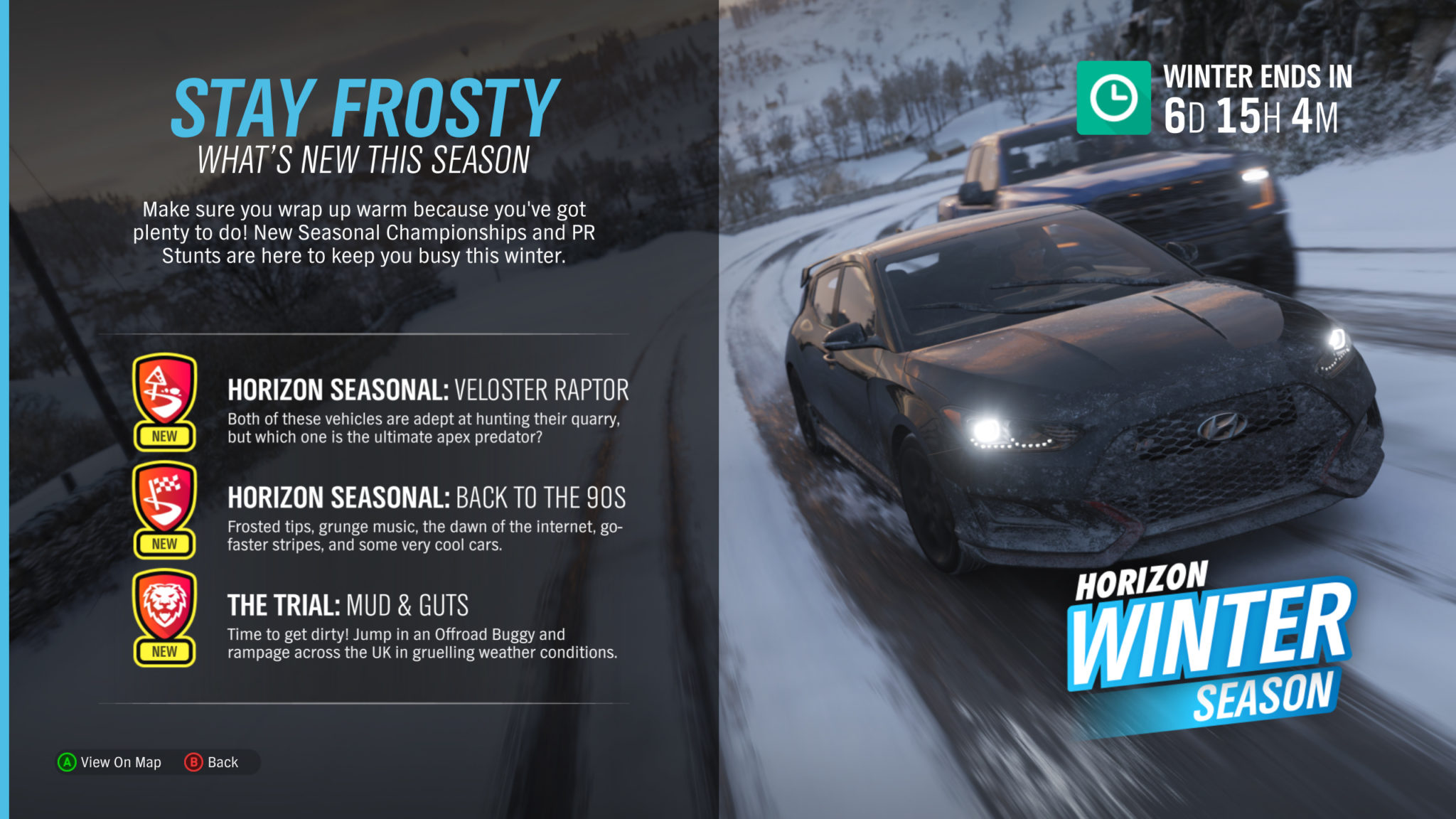The width and height of the screenshot is (1456, 819).
Task: Toggle the NEW tag on Mud & Guts trial
Action: tap(165, 650)
